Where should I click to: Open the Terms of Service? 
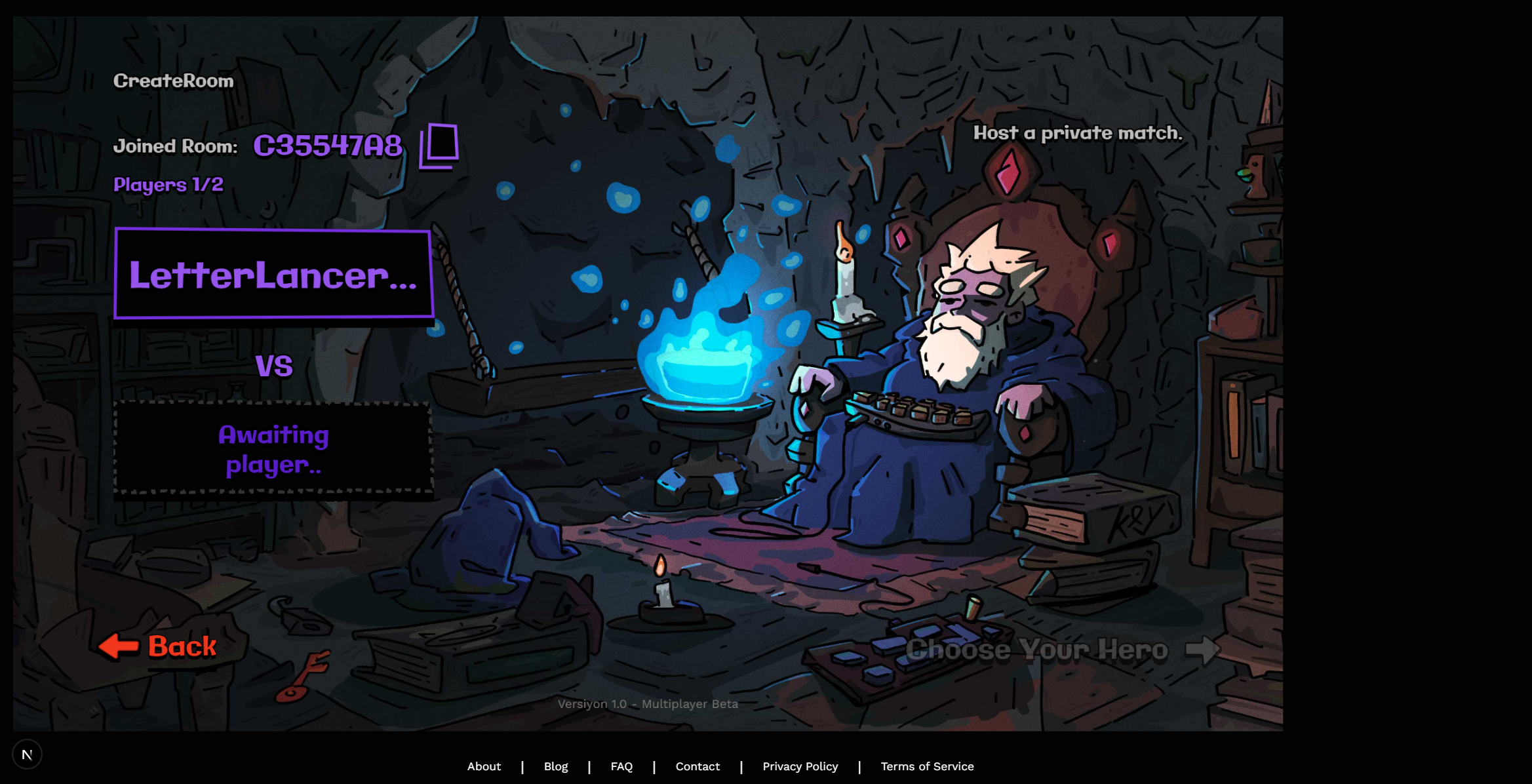pyautogui.click(x=927, y=766)
